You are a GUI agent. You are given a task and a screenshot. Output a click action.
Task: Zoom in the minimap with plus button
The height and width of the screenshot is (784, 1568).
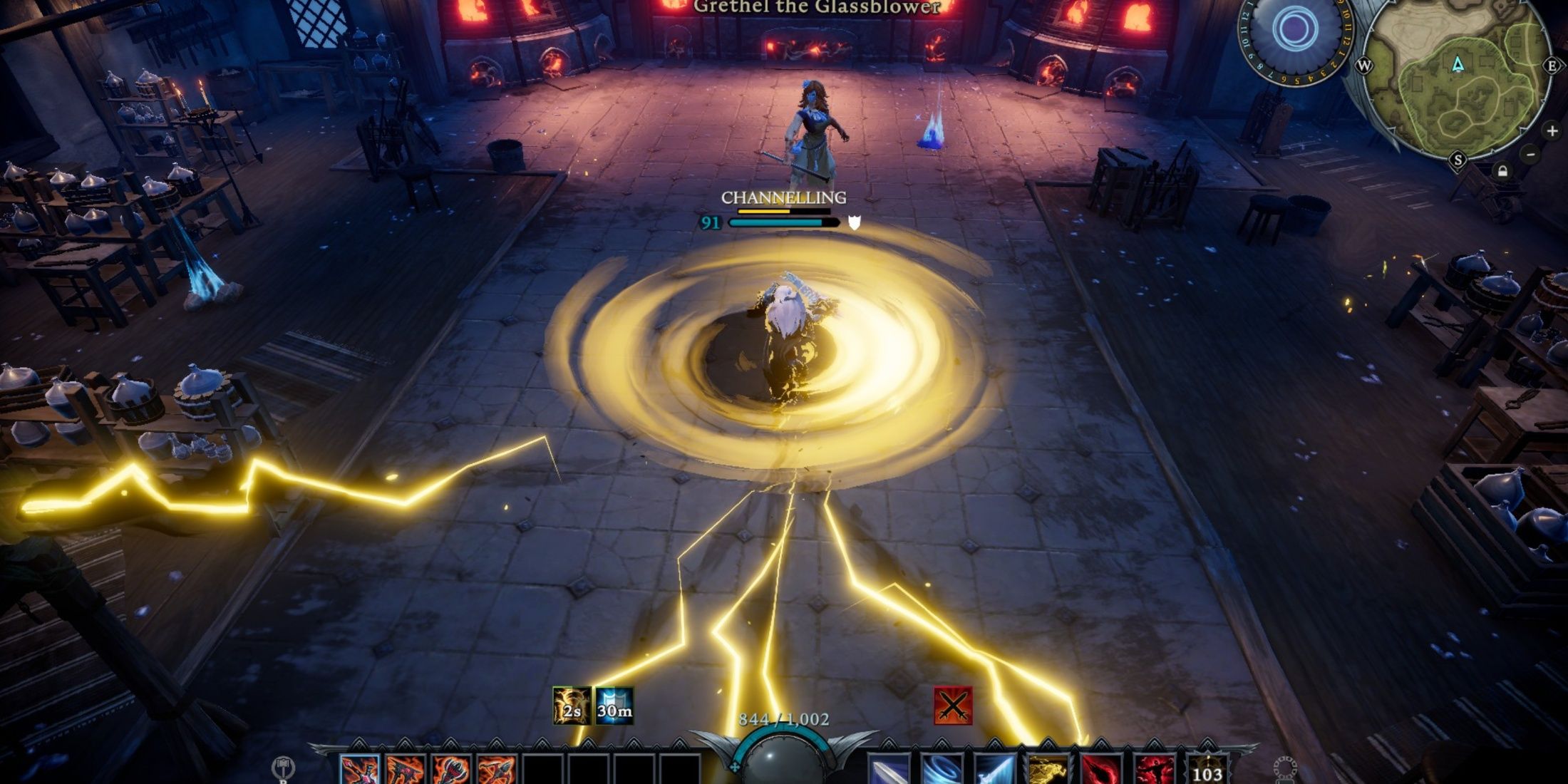pyautogui.click(x=1552, y=131)
